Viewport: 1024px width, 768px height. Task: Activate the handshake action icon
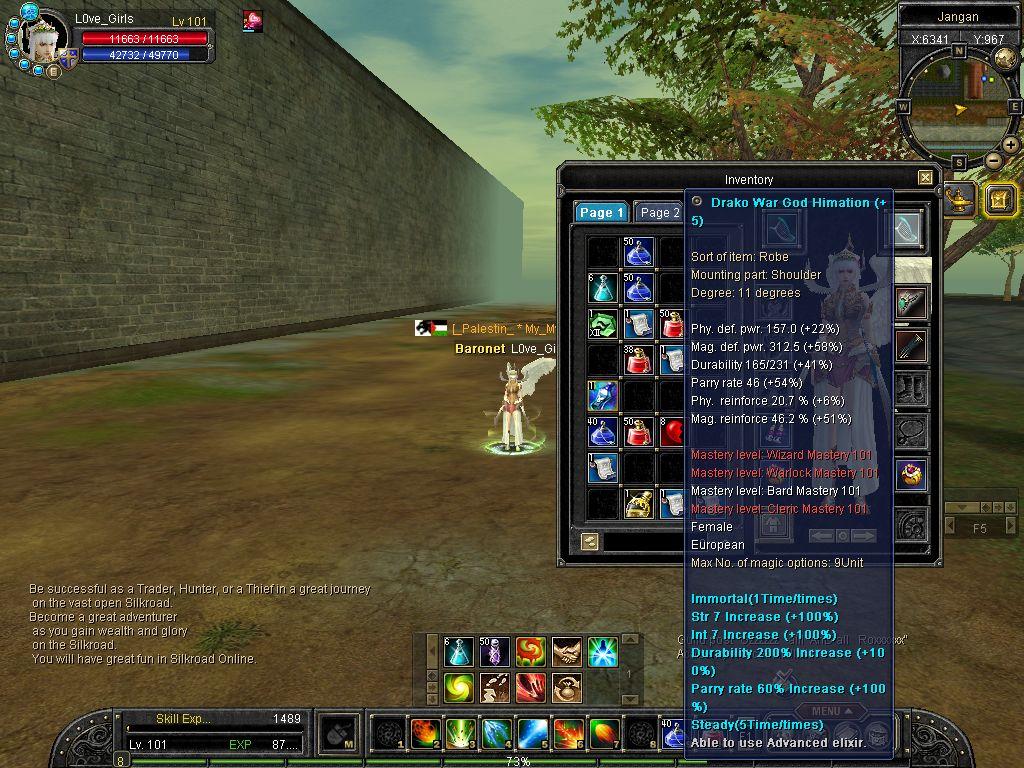pos(567,652)
